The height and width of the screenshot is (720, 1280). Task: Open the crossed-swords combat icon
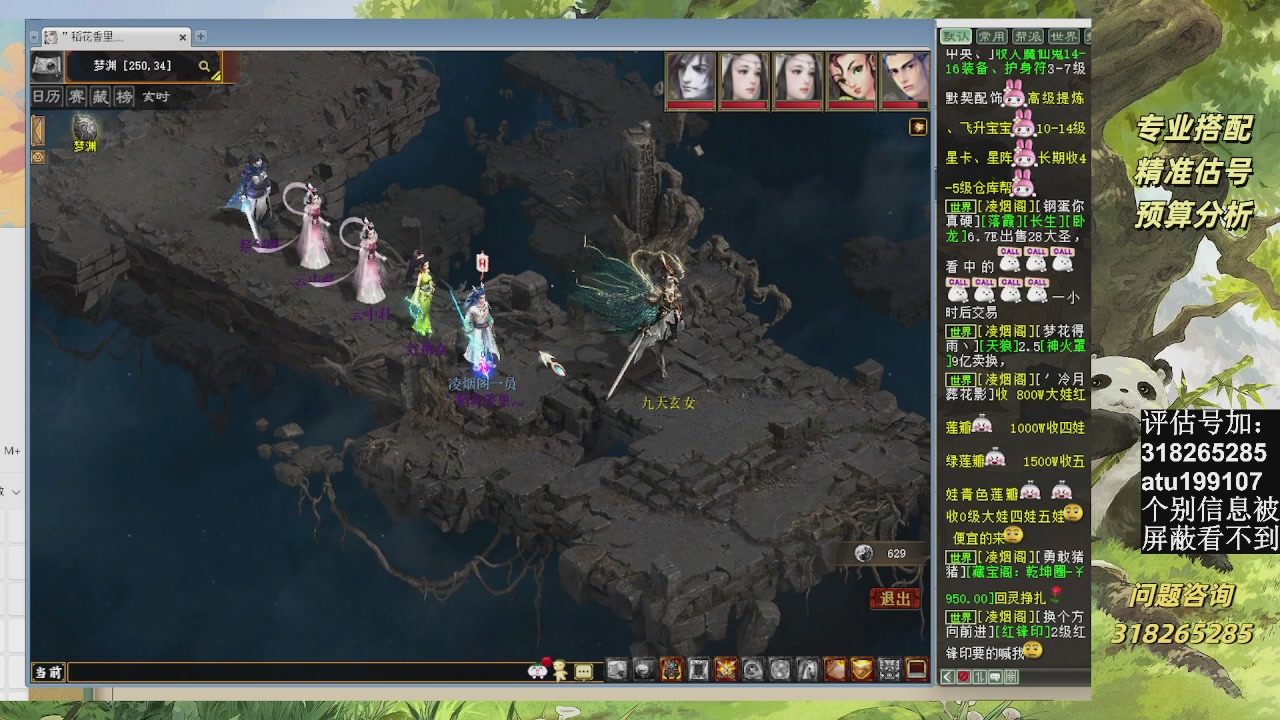coord(726,669)
